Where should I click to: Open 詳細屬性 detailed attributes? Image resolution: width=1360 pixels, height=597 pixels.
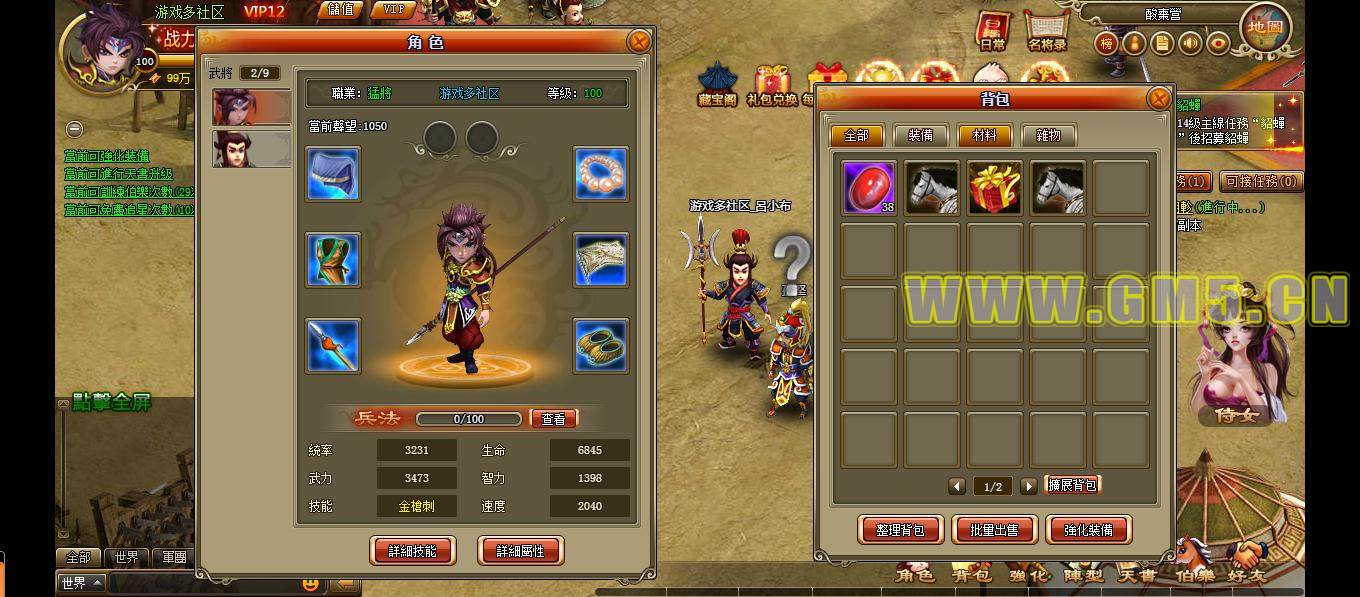click(x=520, y=550)
